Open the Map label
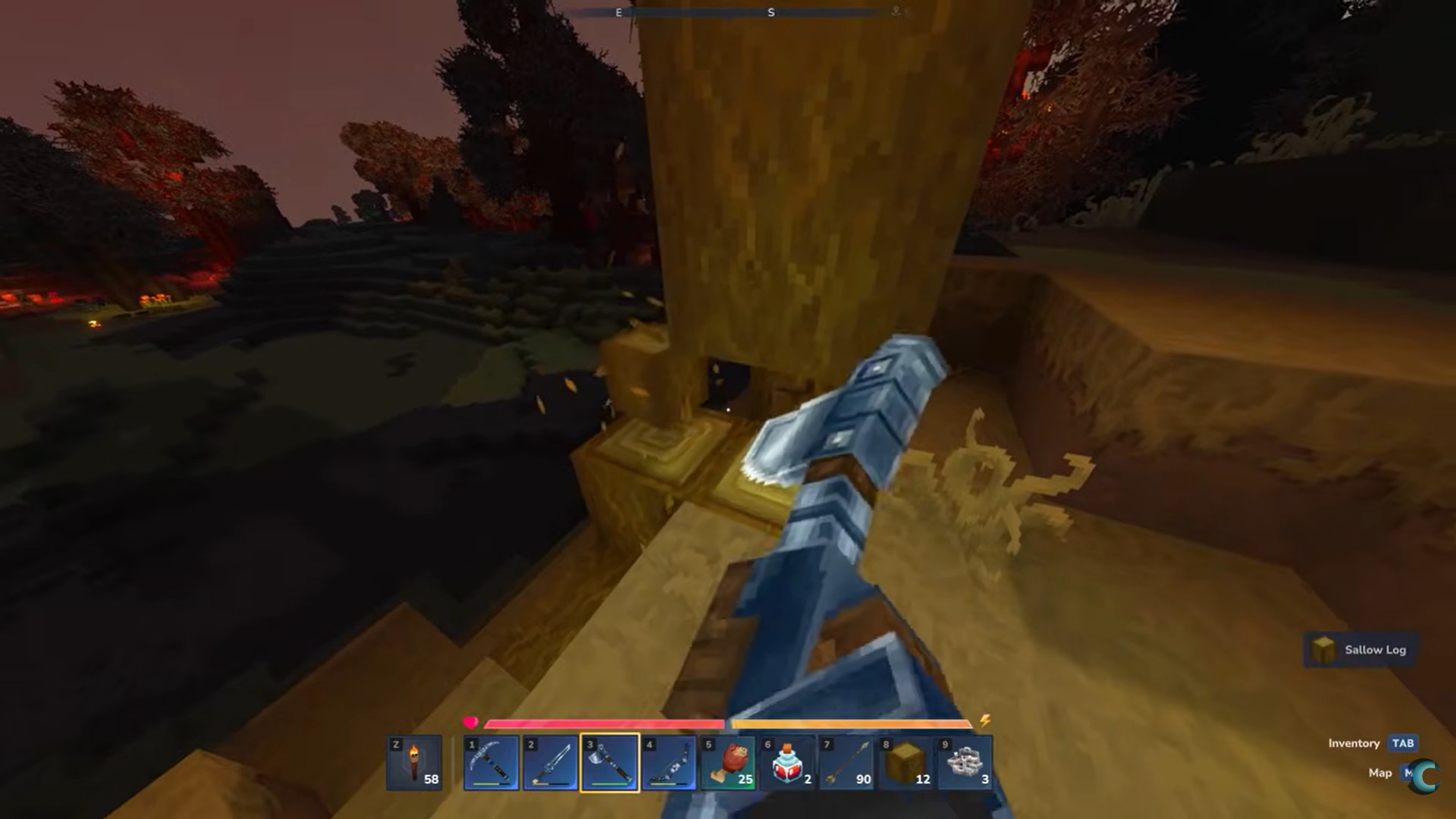This screenshot has height=819, width=1456. coord(1379,773)
